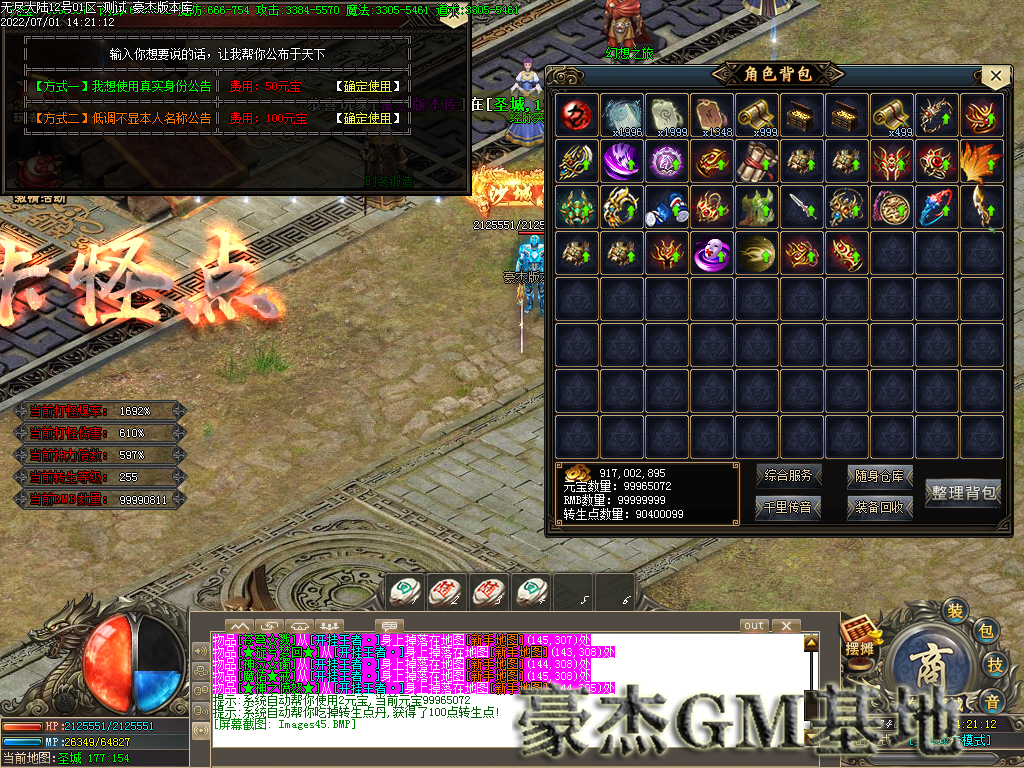Open the 装 equipment panel
The height and width of the screenshot is (768, 1024).
pos(955,611)
